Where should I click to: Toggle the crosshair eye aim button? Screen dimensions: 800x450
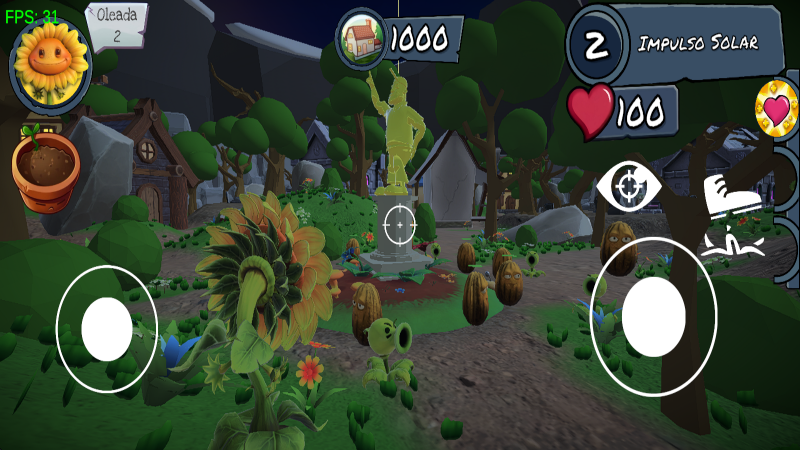628,186
